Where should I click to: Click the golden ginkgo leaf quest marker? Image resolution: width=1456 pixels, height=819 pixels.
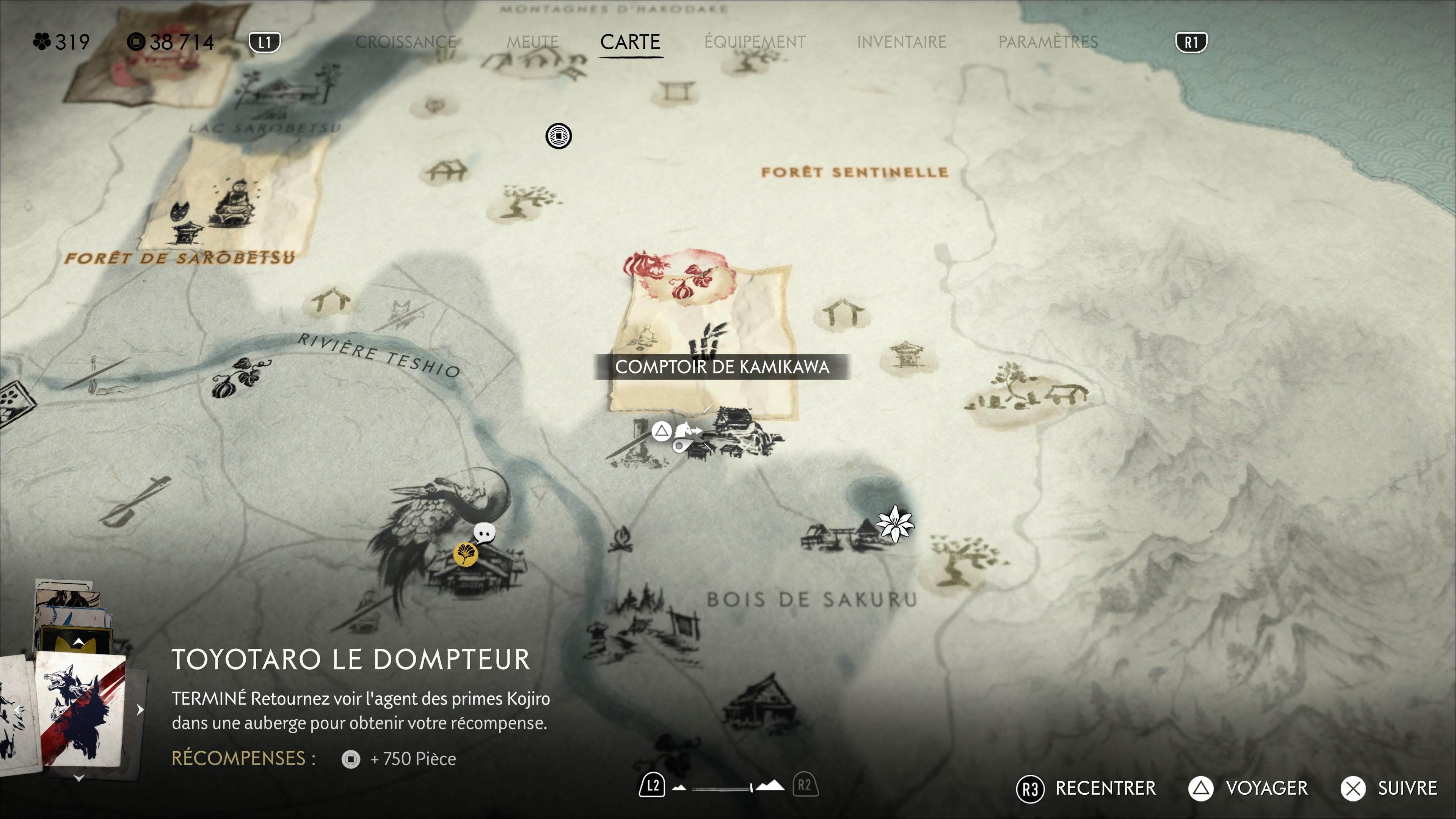pyautogui.click(x=465, y=554)
